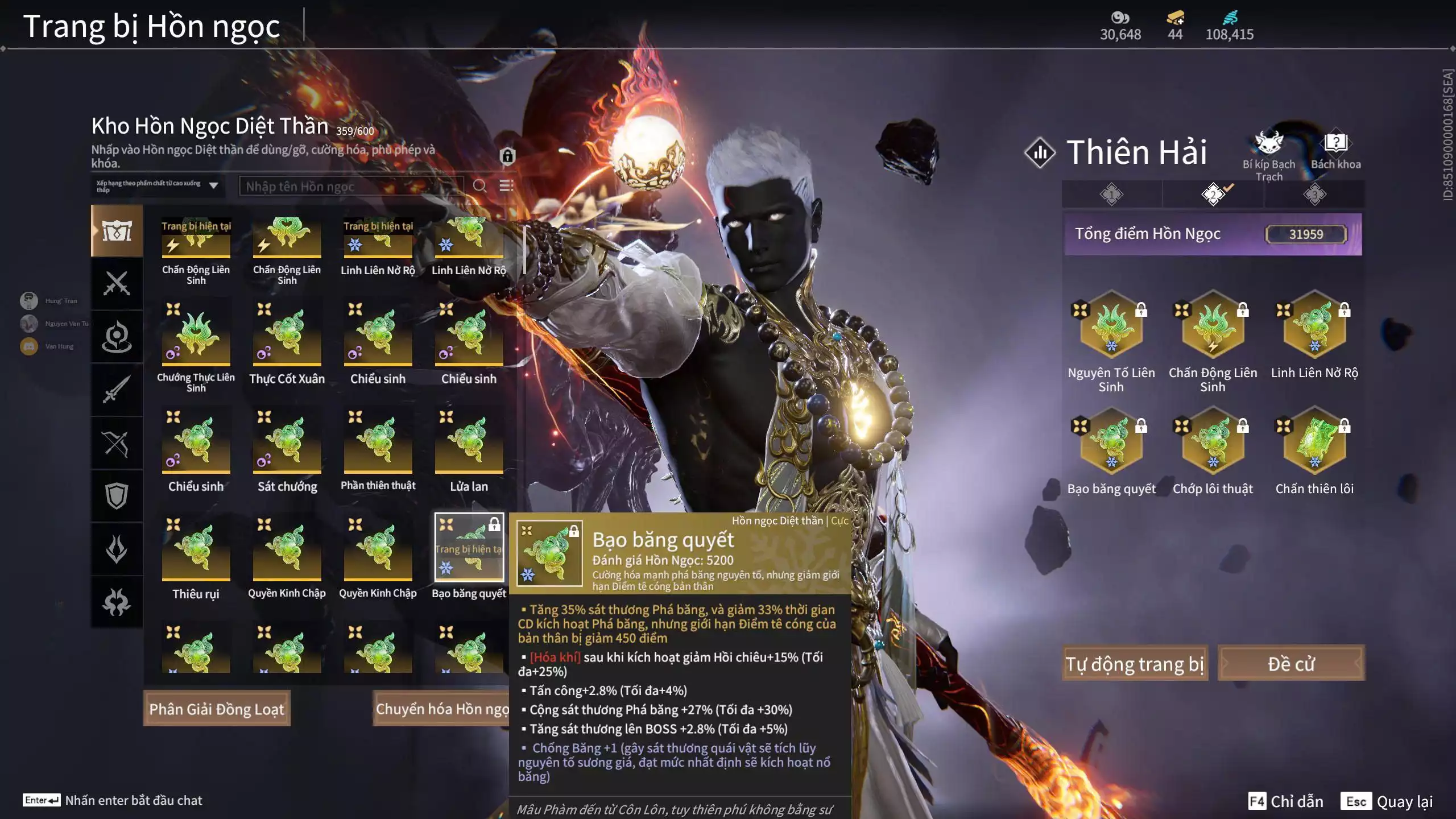Select the Thiêu rụi jade slot

click(196, 548)
